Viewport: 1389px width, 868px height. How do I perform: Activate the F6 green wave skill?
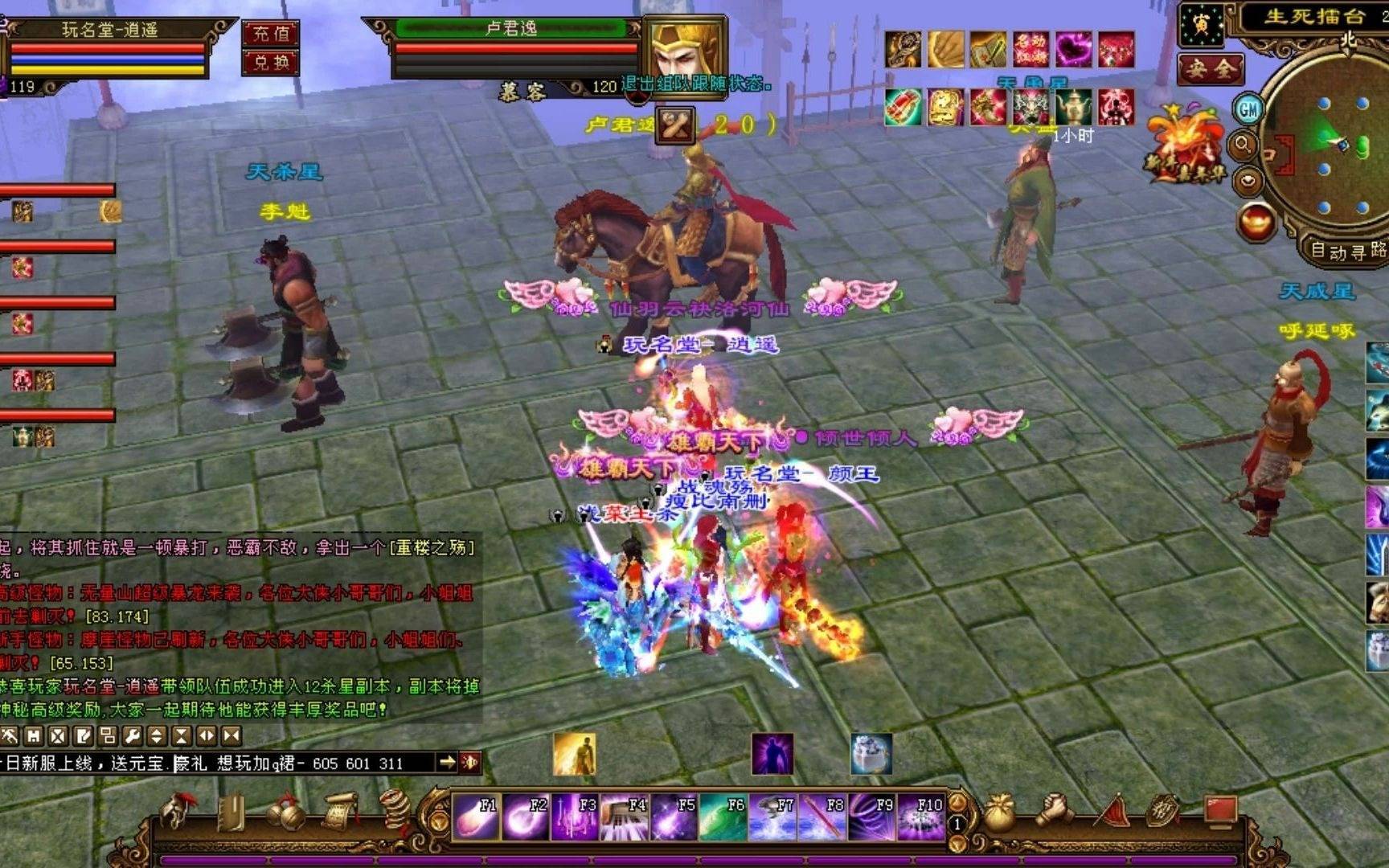pyautogui.click(x=723, y=817)
